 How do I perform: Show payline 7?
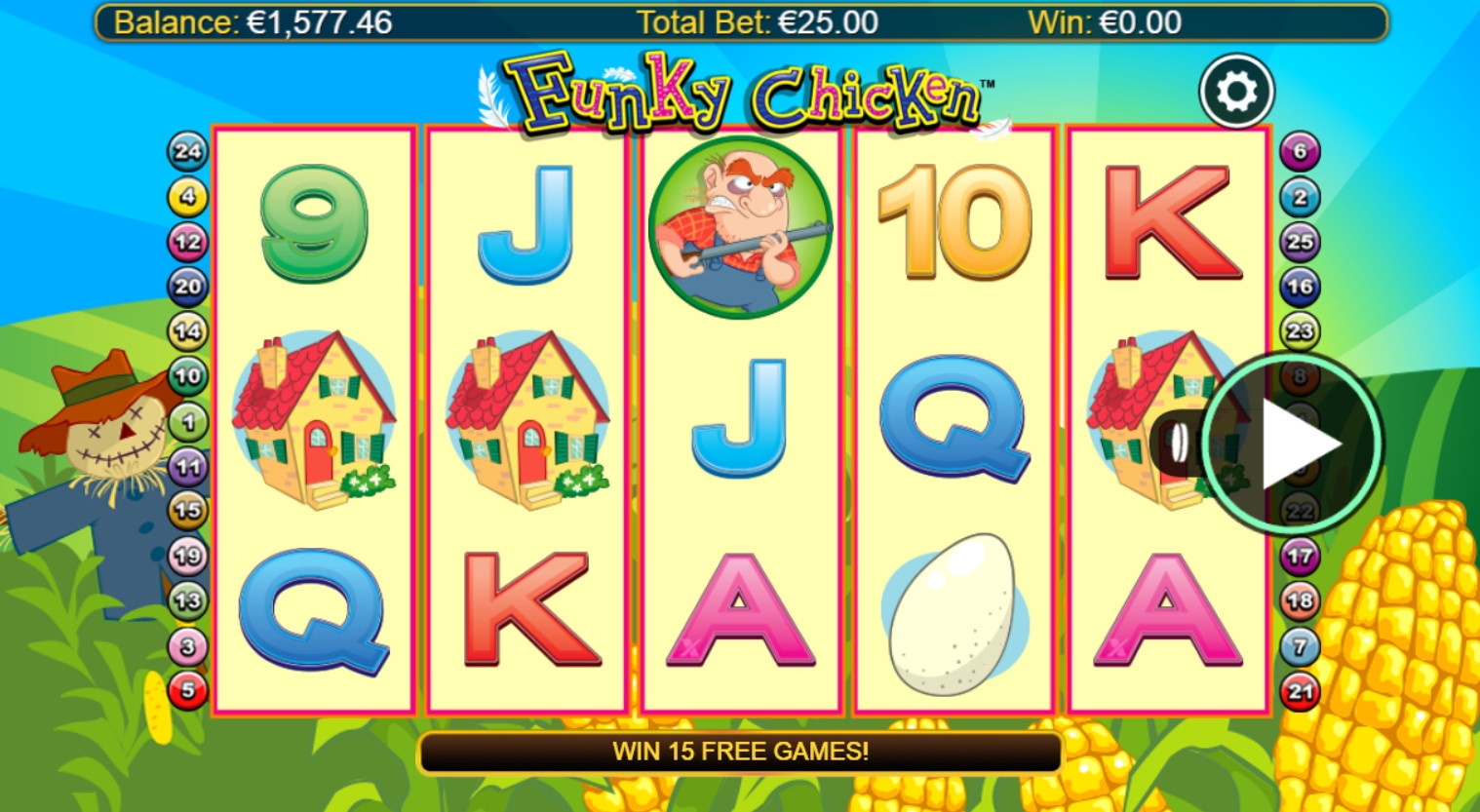(x=1300, y=645)
